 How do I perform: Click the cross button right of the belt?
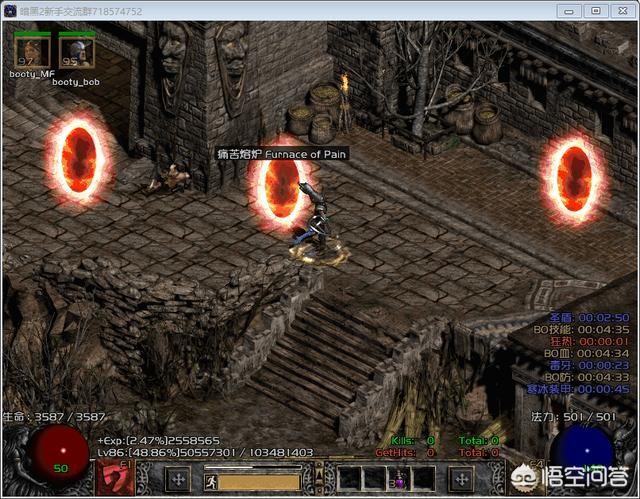(463, 478)
